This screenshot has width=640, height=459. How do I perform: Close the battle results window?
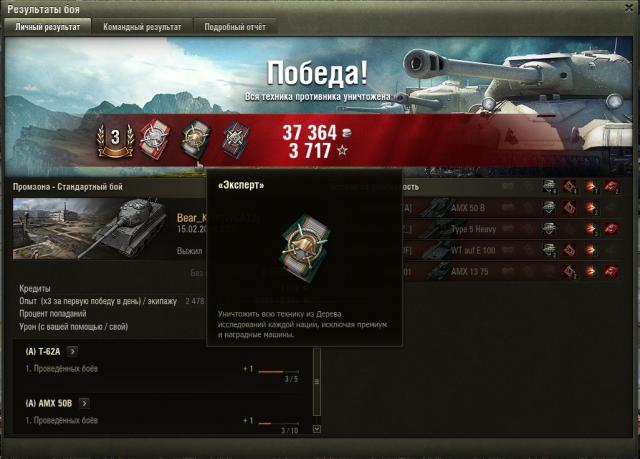pyautogui.click(x=629, y=9)
